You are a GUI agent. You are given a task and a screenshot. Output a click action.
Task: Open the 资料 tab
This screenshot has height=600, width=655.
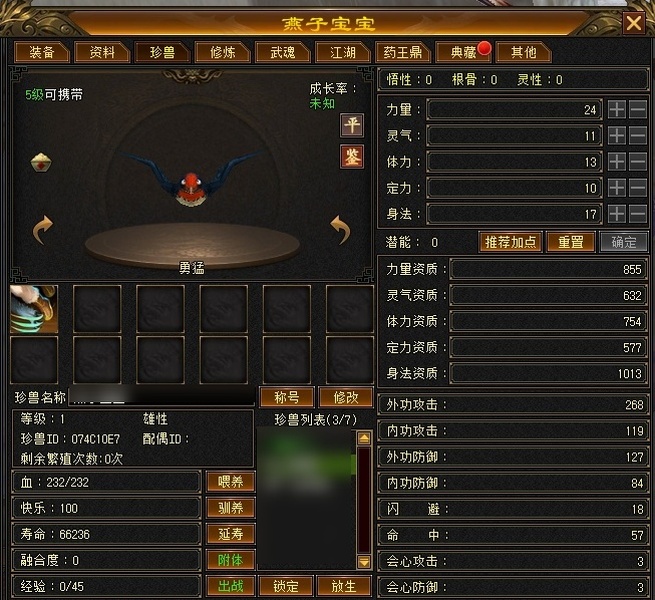coord(102,52)
